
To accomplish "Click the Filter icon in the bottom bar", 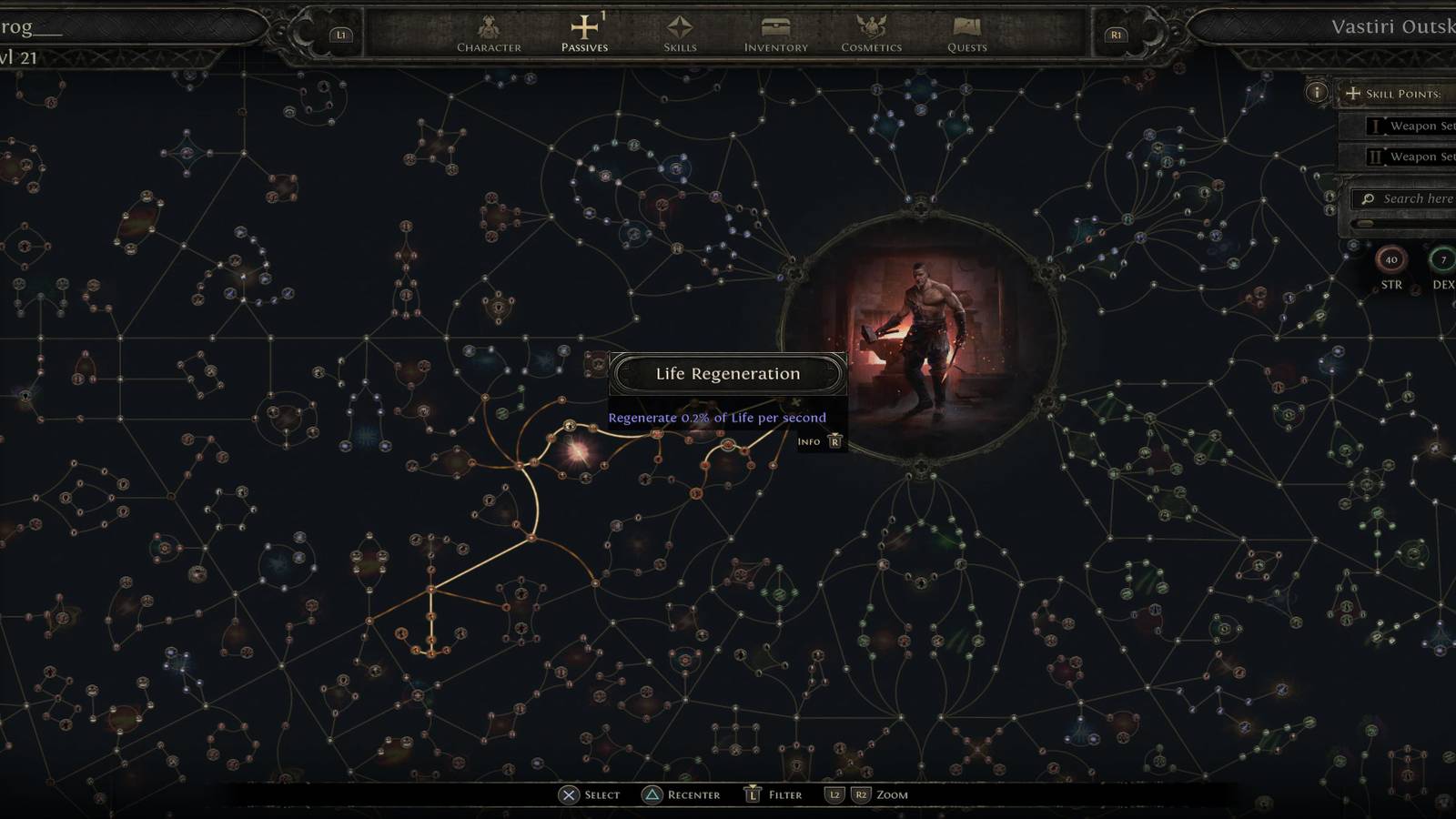I will [751, 794].
